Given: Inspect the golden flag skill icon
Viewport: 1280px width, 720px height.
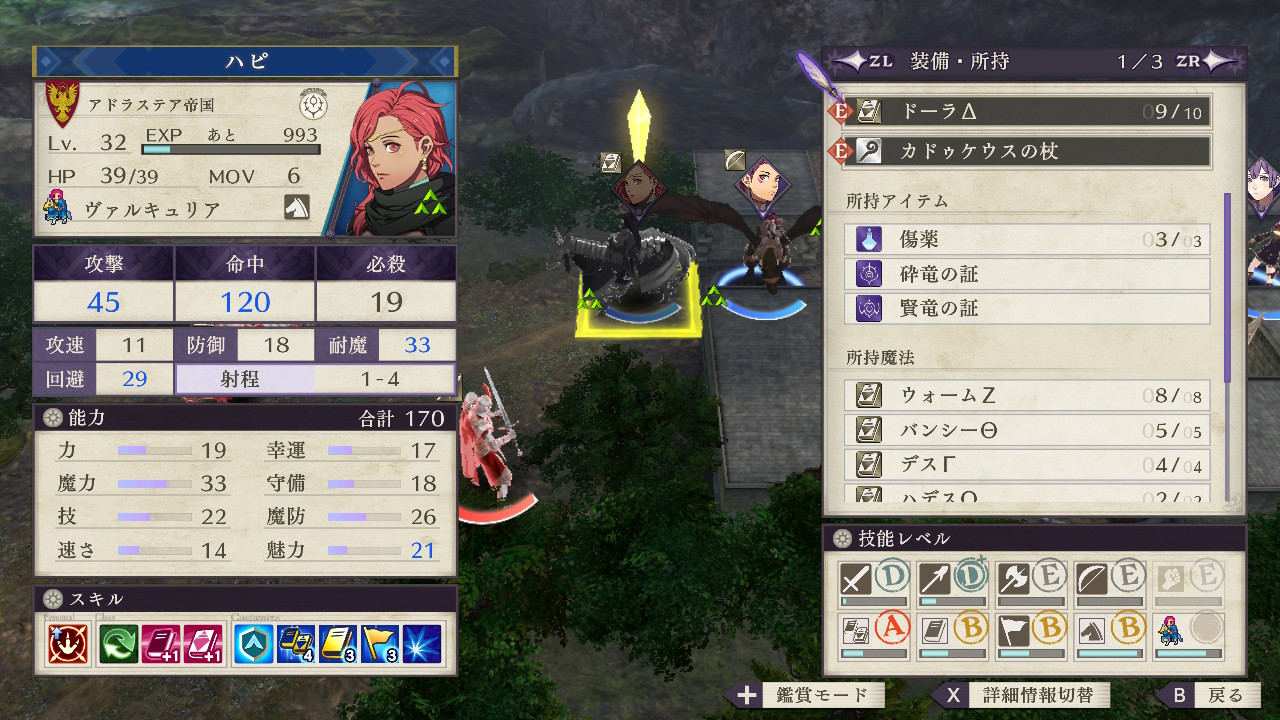Looking at the screenshot, I should [x=381, y=645].
